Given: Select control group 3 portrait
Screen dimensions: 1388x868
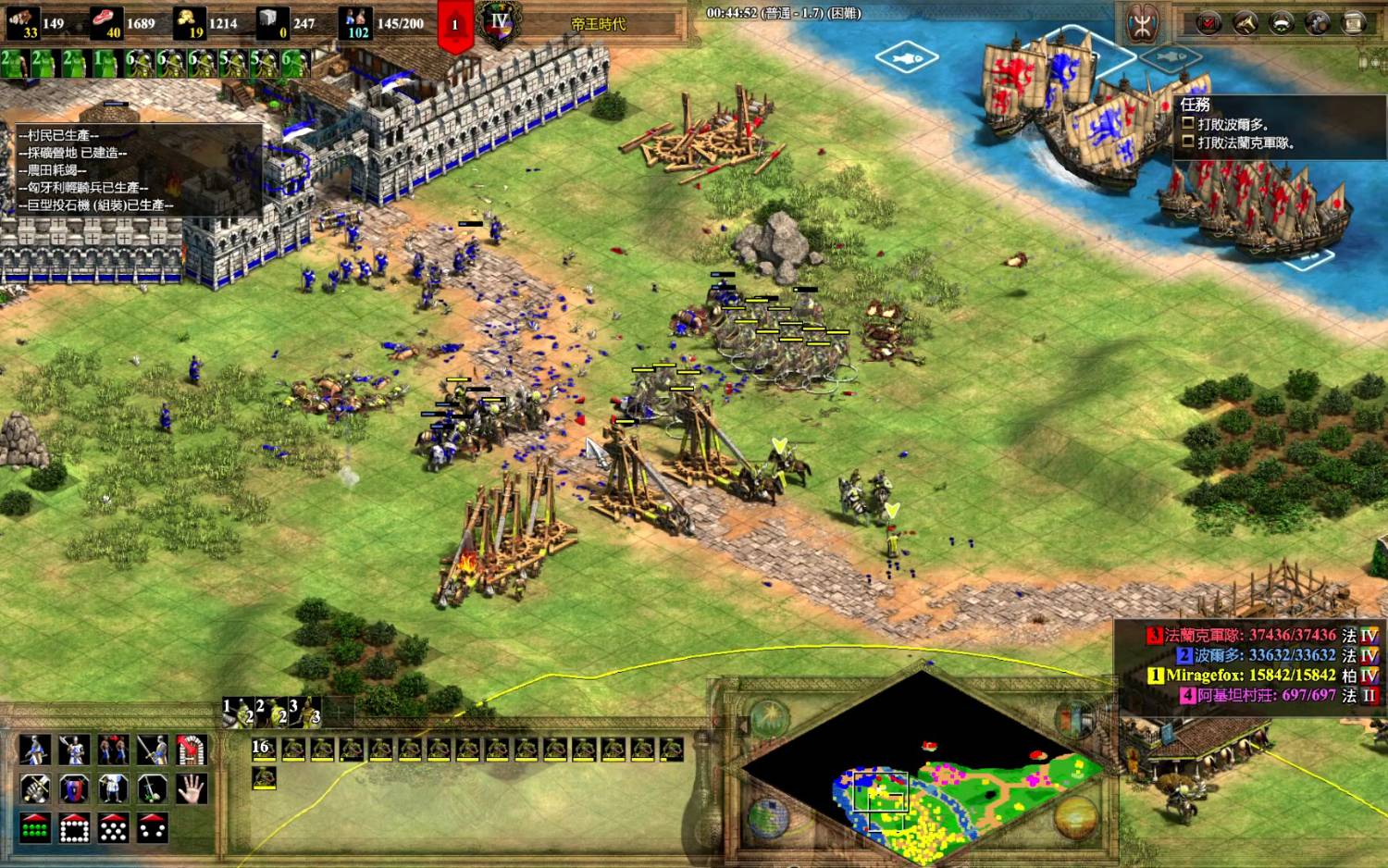Looking at the screenshot, I should 306,713.
